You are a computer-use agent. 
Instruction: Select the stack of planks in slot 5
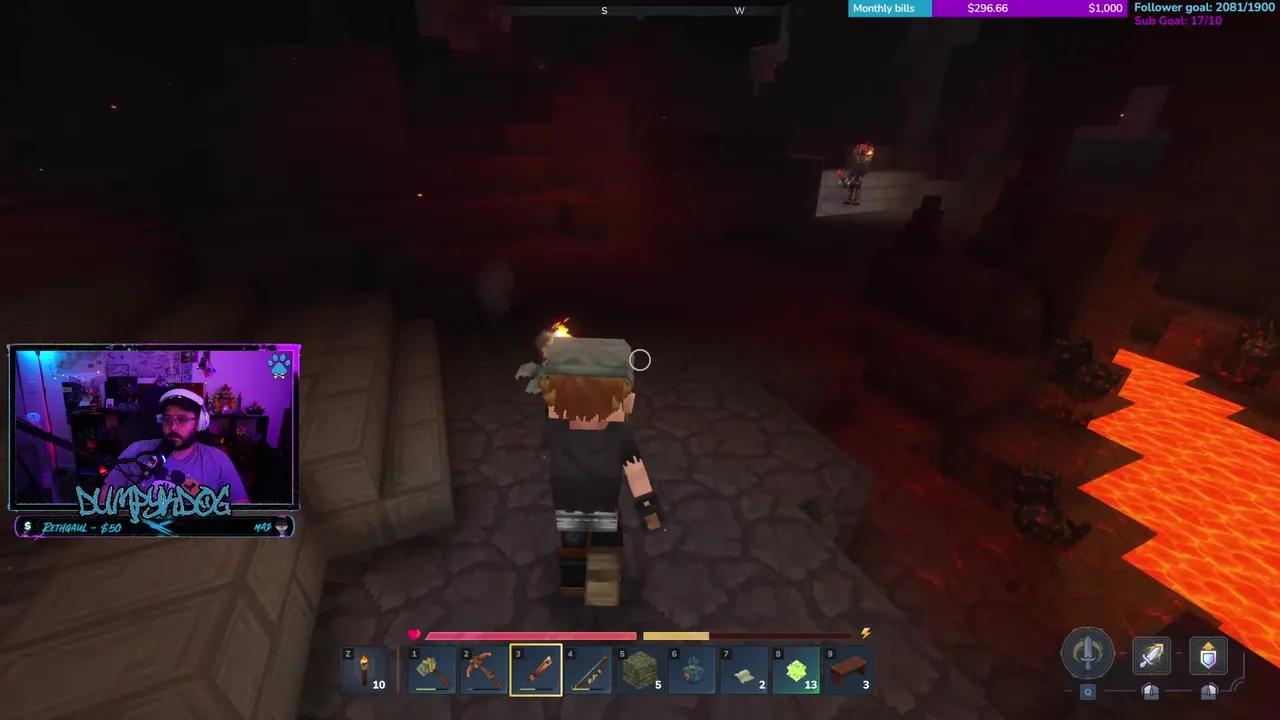(639, 668)
